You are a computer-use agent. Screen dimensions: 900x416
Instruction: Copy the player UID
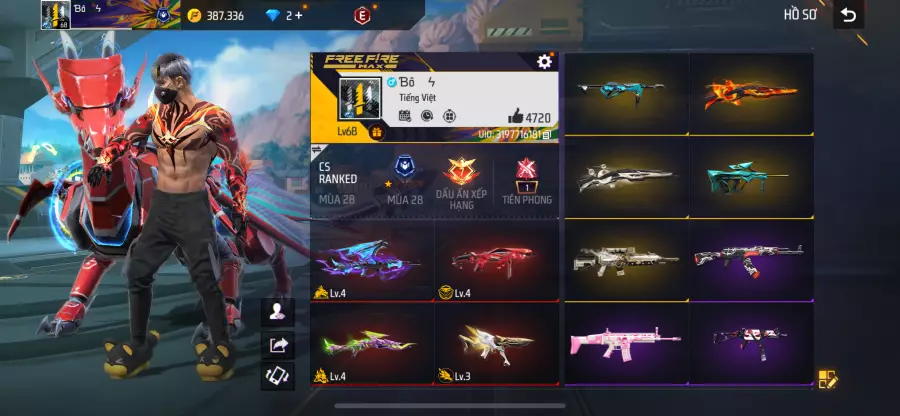tap(546, 133)
